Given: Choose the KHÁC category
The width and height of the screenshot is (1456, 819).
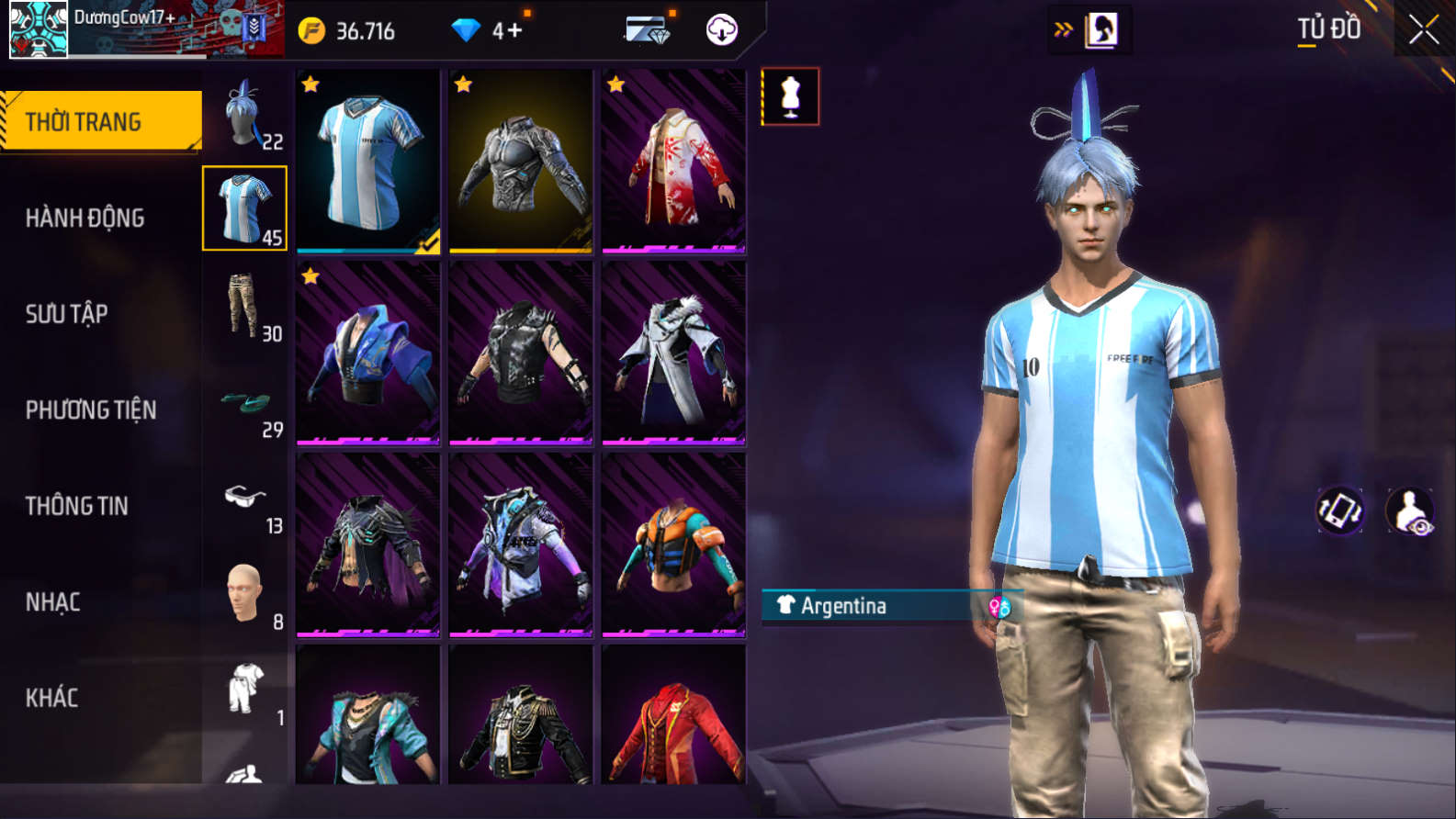Looking at the screenshot, I should pyautogui.click(x=51, y=698).
